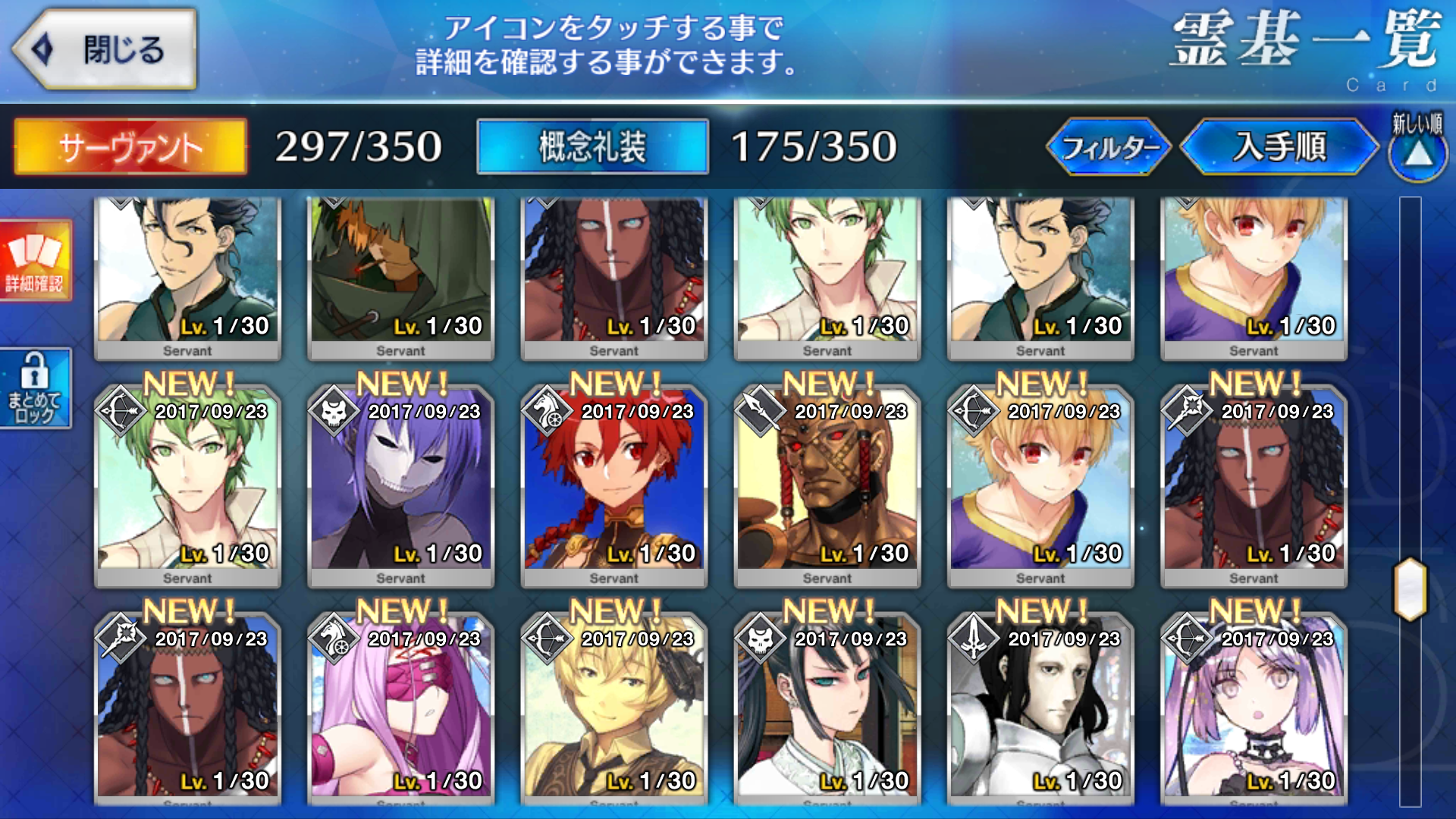Screen dimensions: 1456x819
Task: Activate the 詳細確認 side button
Action: point(35,262)
